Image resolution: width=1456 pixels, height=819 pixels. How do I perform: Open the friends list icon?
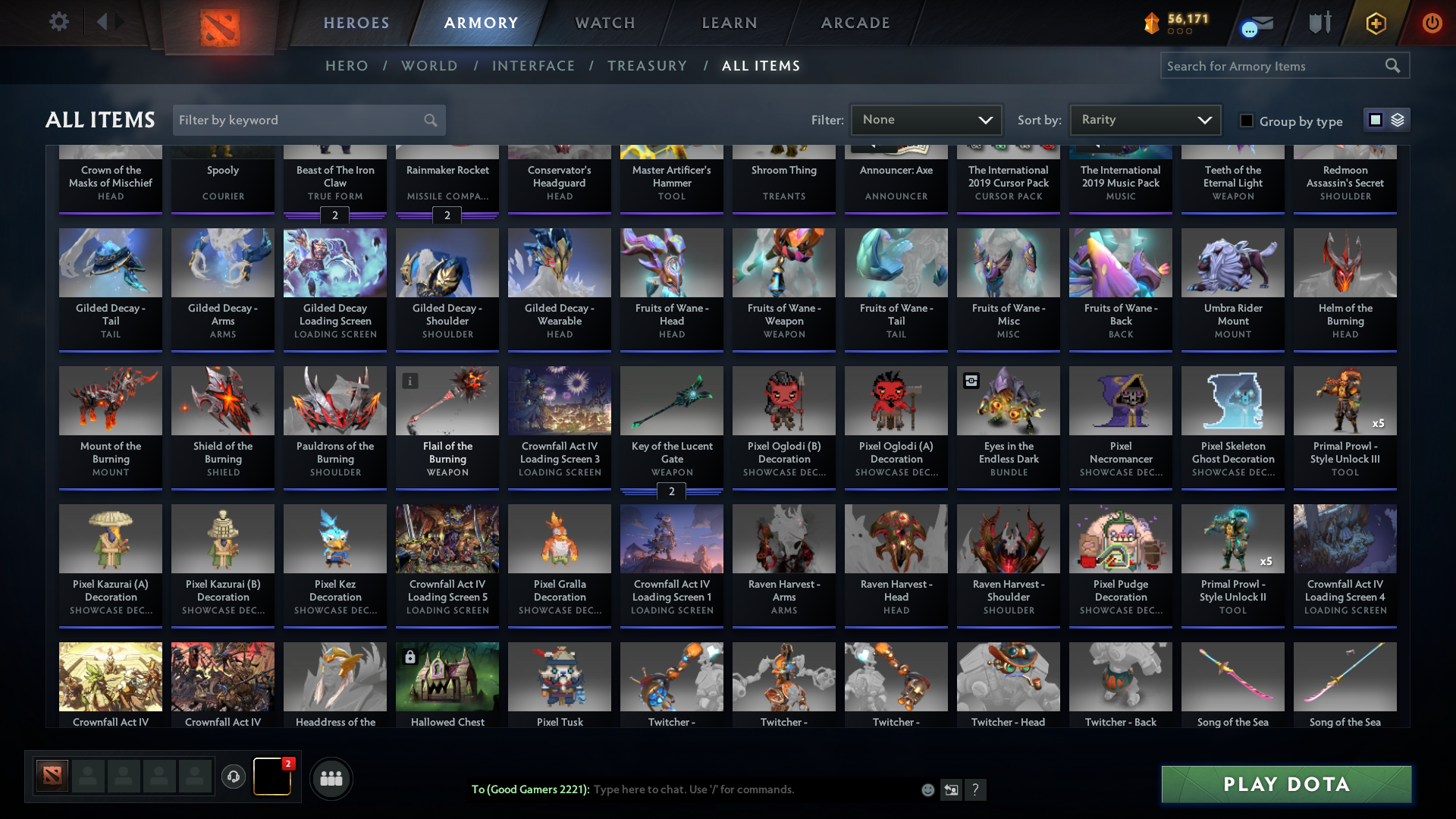pyautogui.click(x=331, y=777)
